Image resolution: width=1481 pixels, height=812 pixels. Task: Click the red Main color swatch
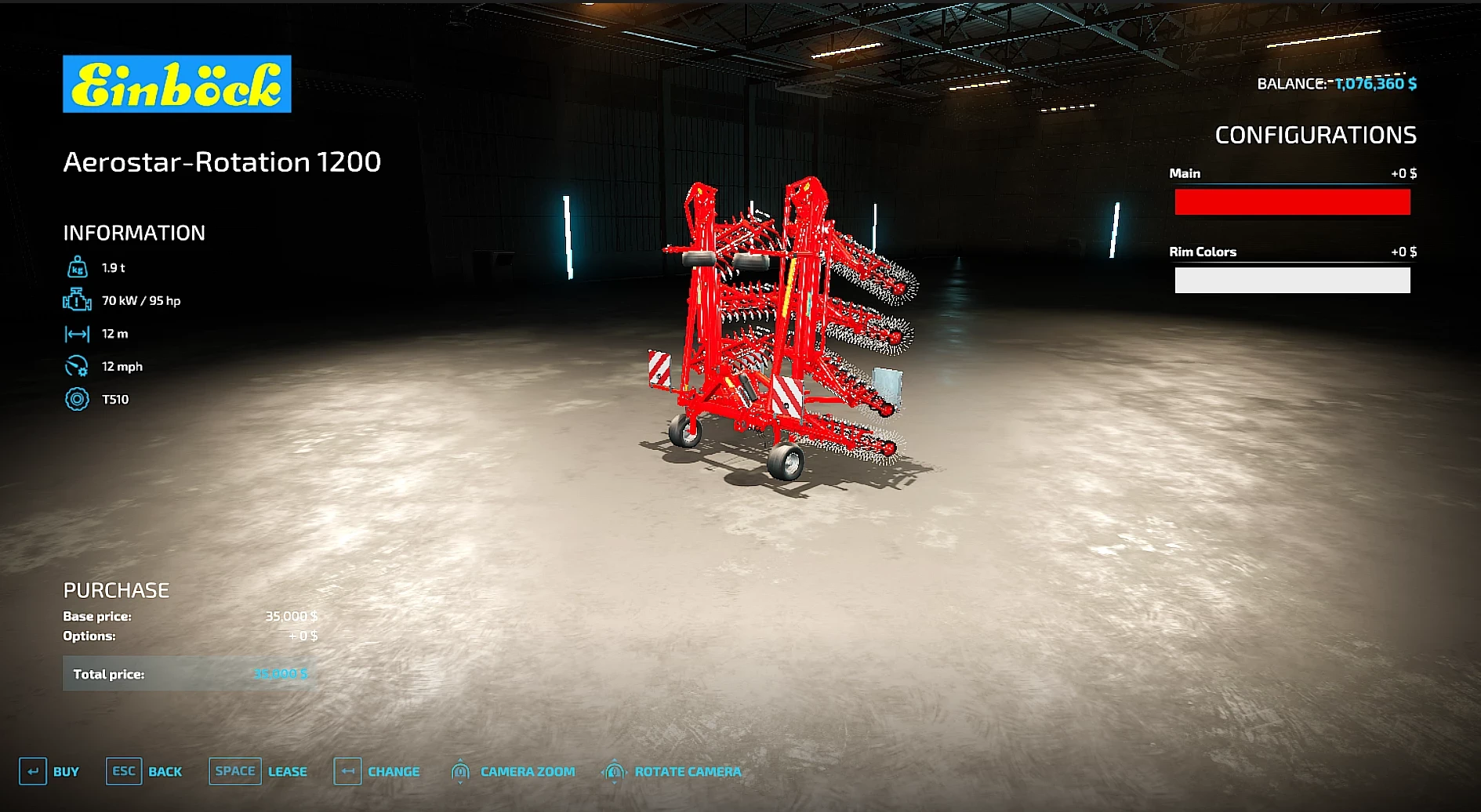coord(1291,202)
